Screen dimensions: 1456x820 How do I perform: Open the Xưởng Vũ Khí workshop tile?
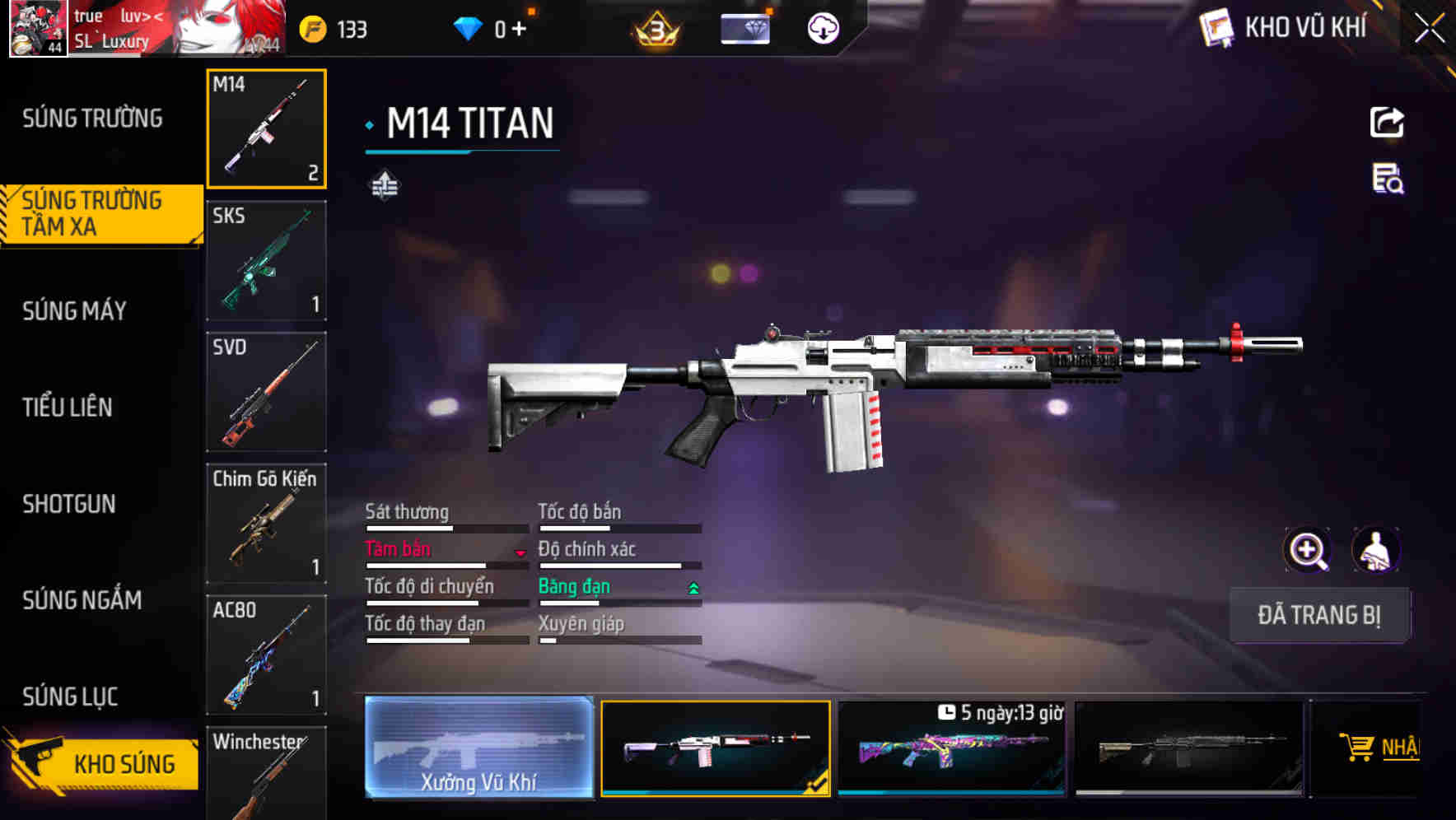478,748
